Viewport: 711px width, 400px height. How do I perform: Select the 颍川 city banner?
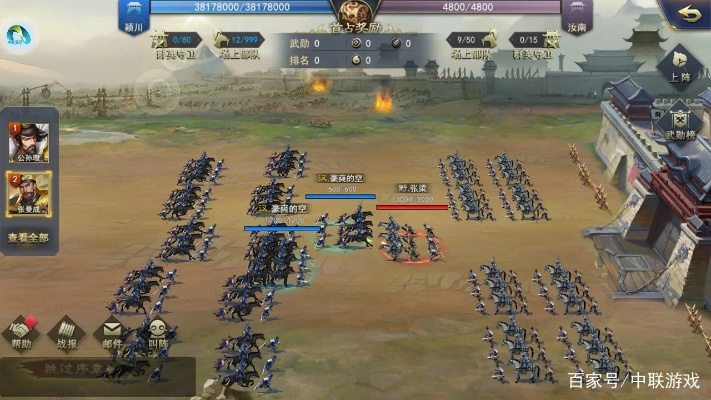coord(134,14)
